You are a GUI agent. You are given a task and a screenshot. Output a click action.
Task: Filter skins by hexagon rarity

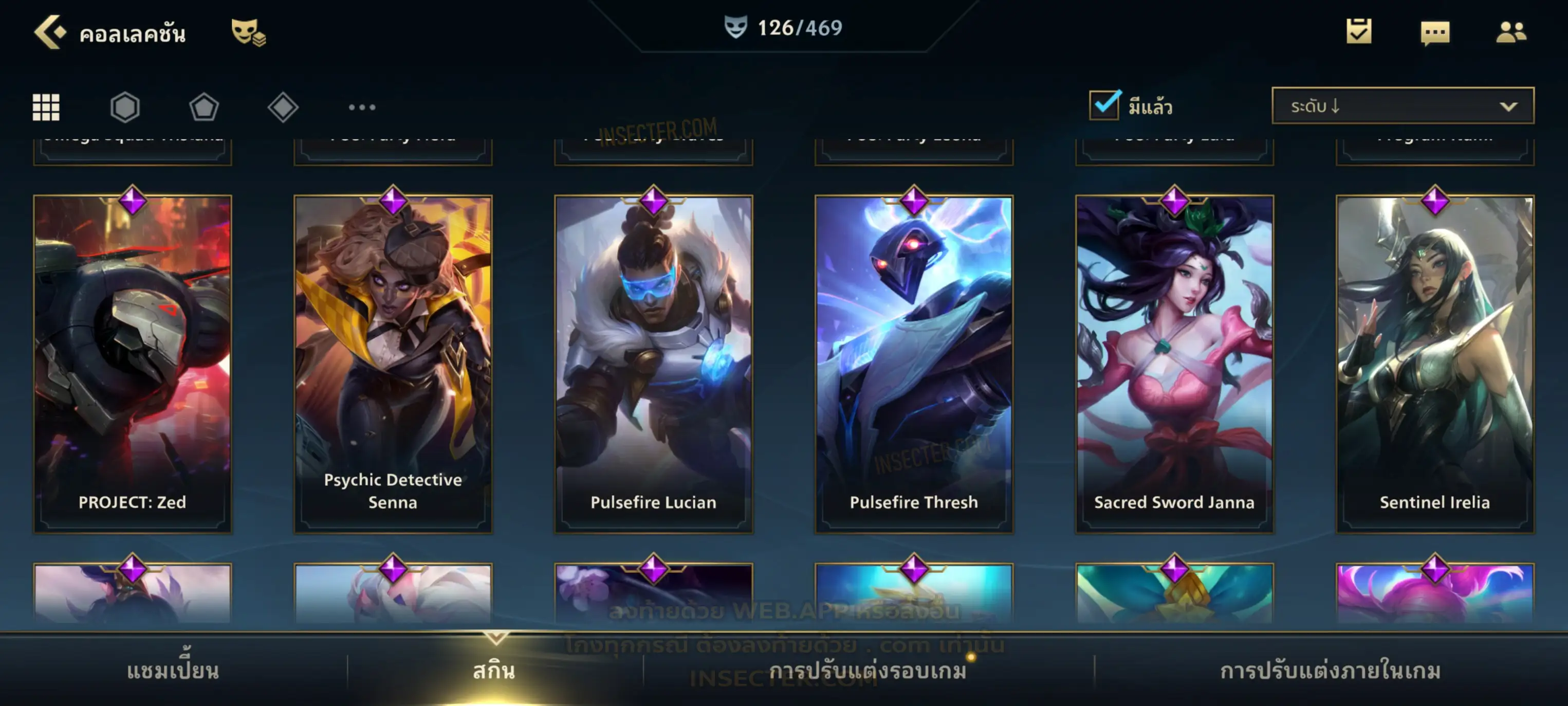tap(125, 107)
